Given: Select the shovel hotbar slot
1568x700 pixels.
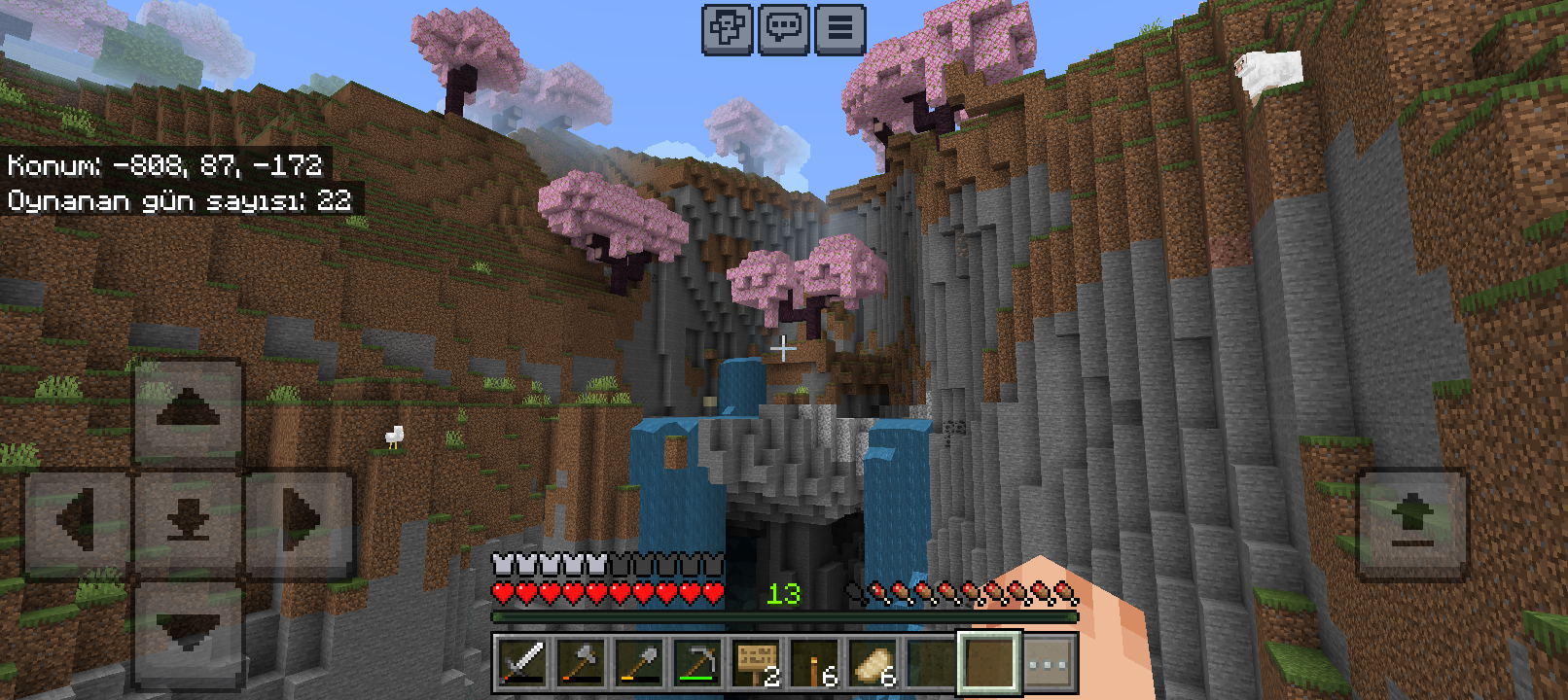Looking at the screenshot, I should pos(639,664).
